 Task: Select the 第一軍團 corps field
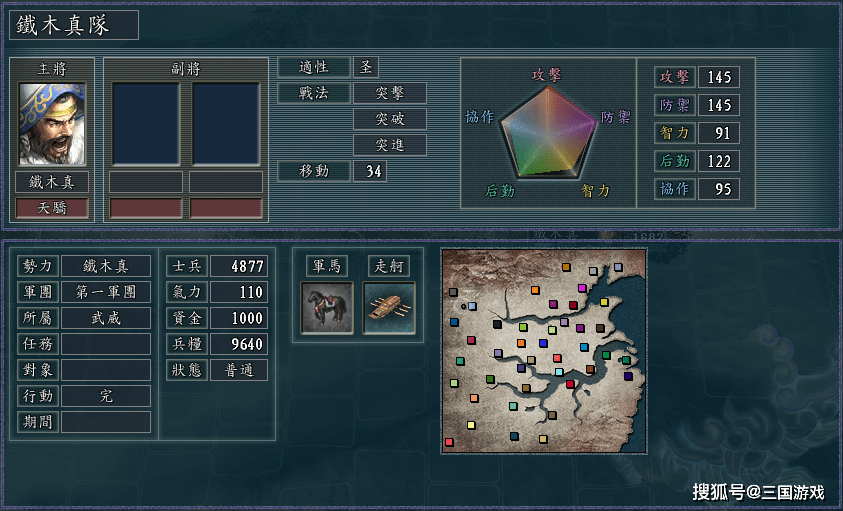tap(106, 292)
